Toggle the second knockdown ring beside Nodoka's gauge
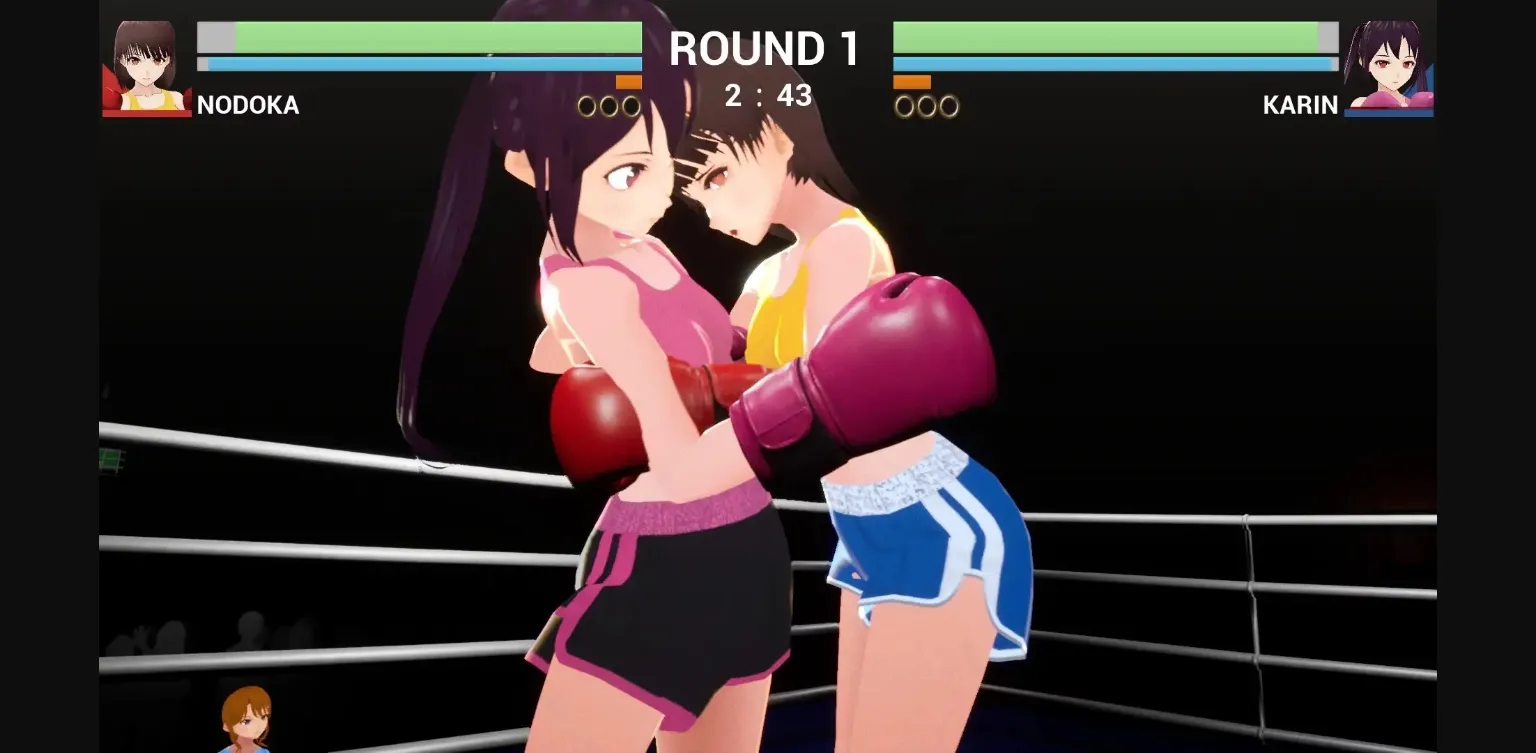The image size is (1536, 753). pos(607,103)
